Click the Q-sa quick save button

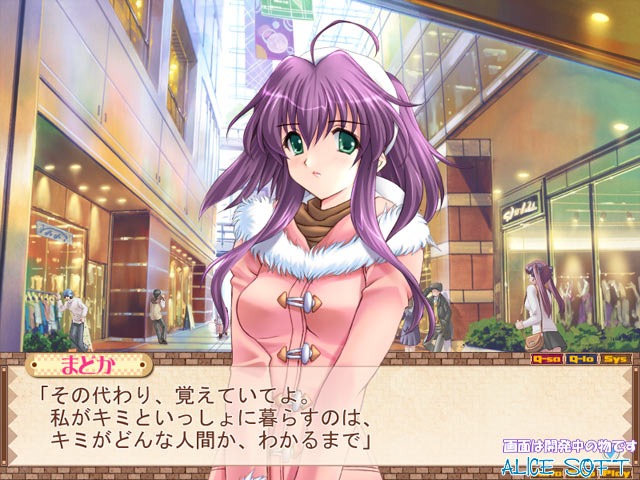(x=546, y=358)
